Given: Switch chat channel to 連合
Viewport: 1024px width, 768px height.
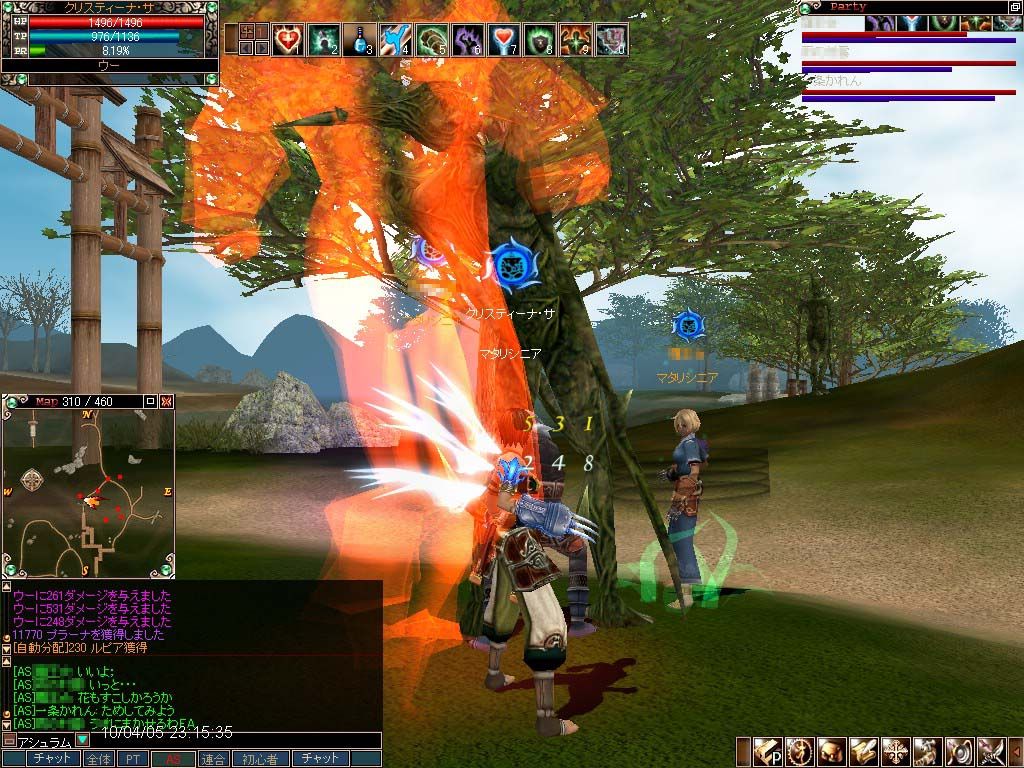Looking at the screenshot, I should click(x=213, y=759).
